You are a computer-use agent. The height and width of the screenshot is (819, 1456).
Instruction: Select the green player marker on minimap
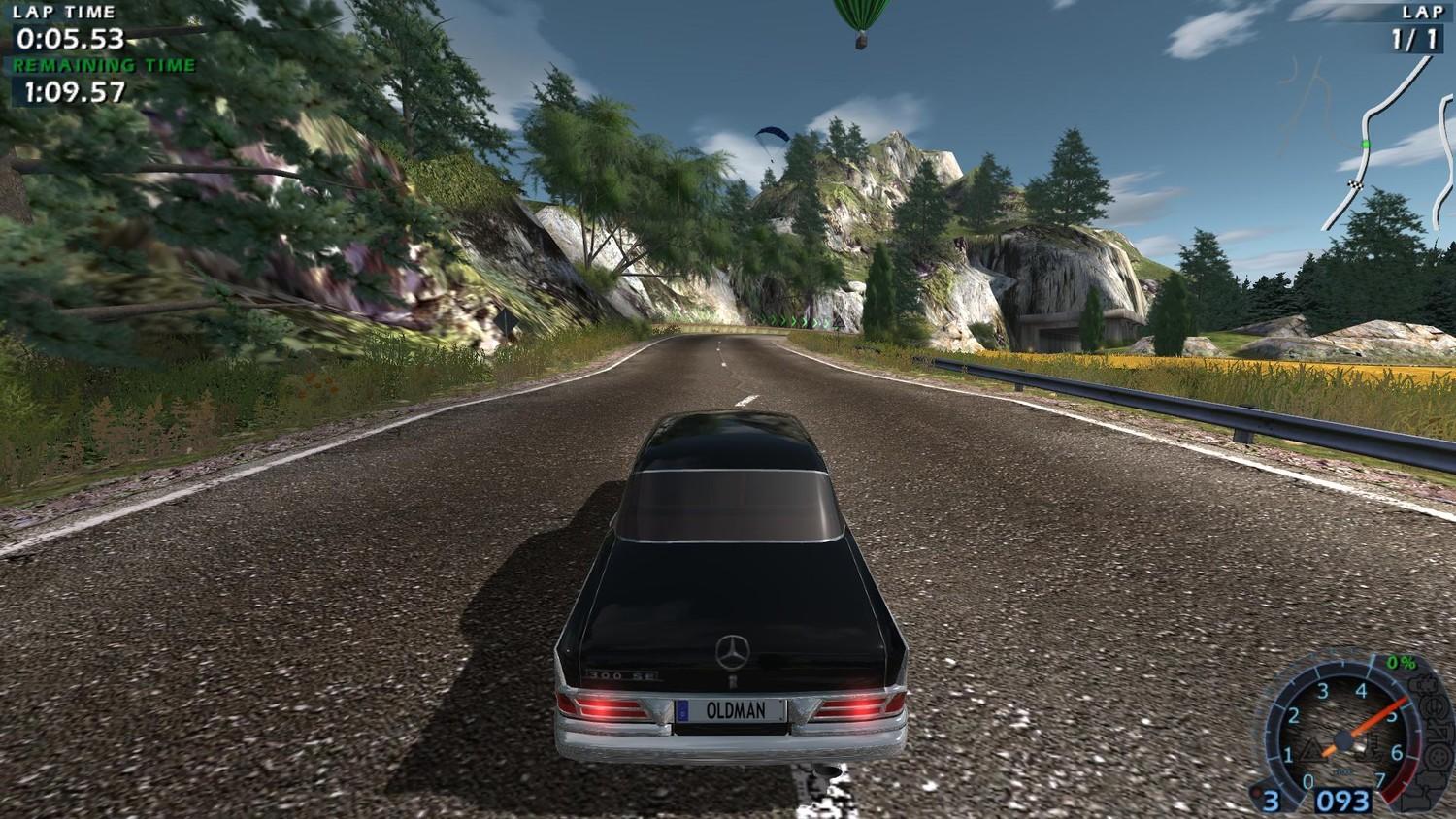(1365, 144)
